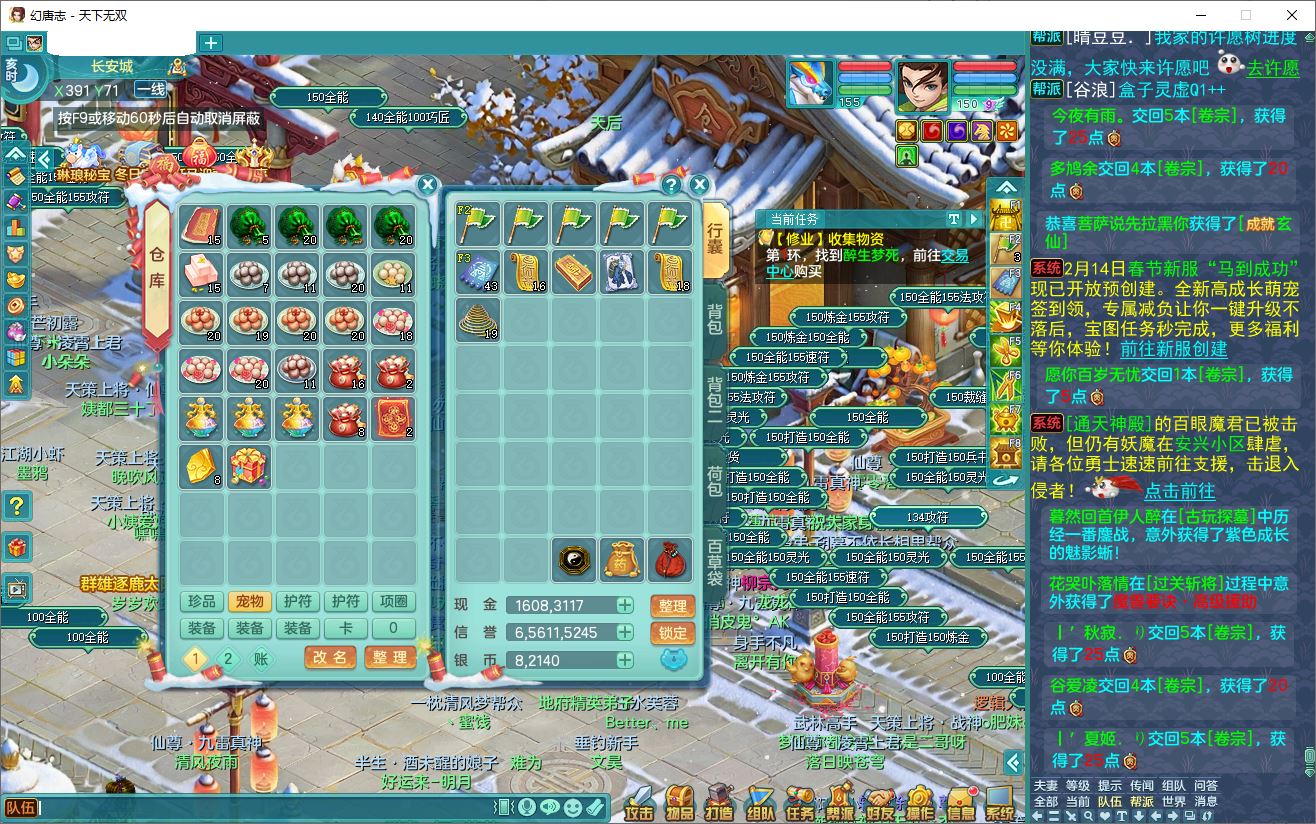The width and height of the screenshot is (1316, 824).
Task: Switch to the 背包 bag tab
Action: coord(715,320)
